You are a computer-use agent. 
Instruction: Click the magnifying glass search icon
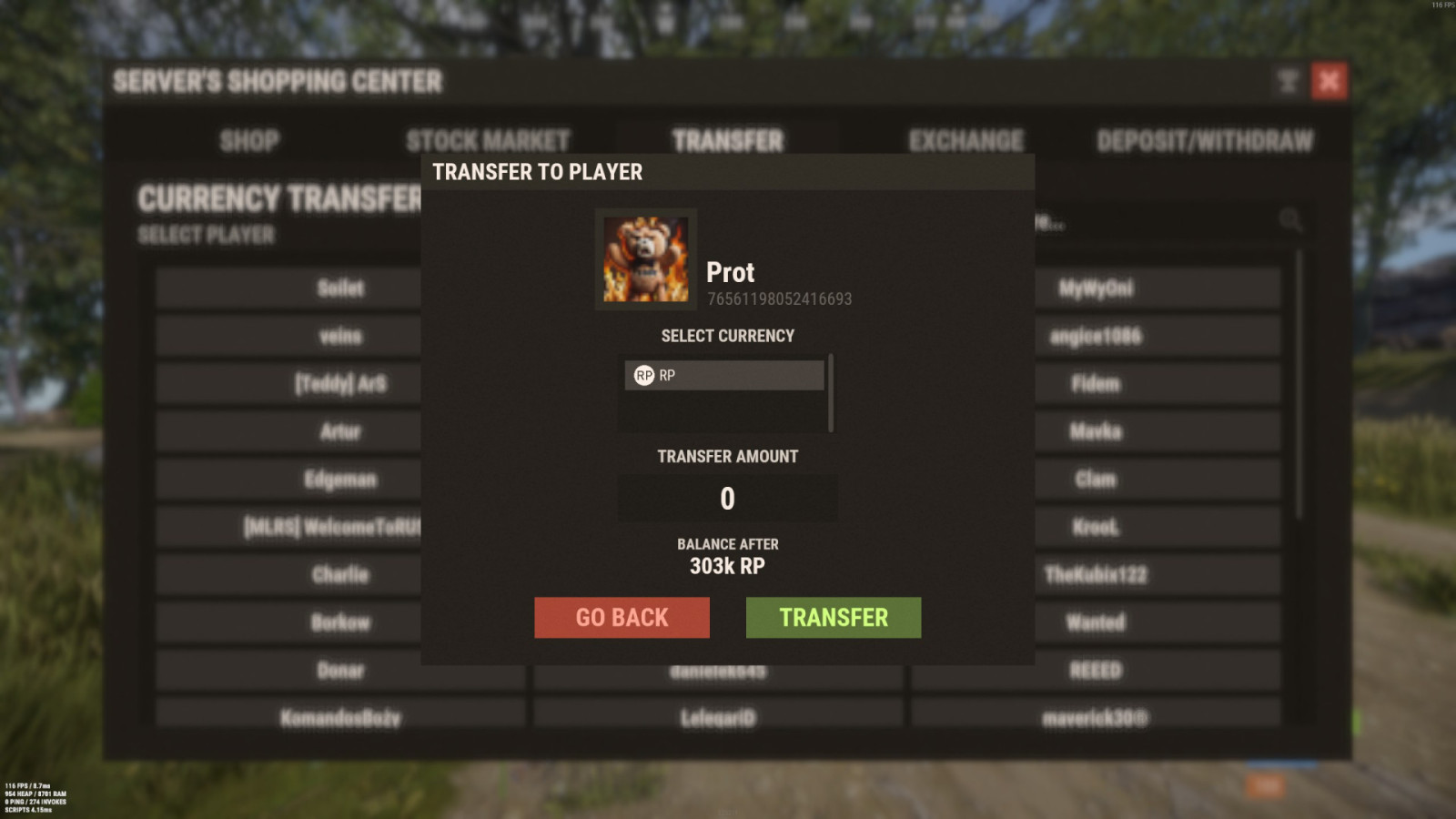(1290, 217)
